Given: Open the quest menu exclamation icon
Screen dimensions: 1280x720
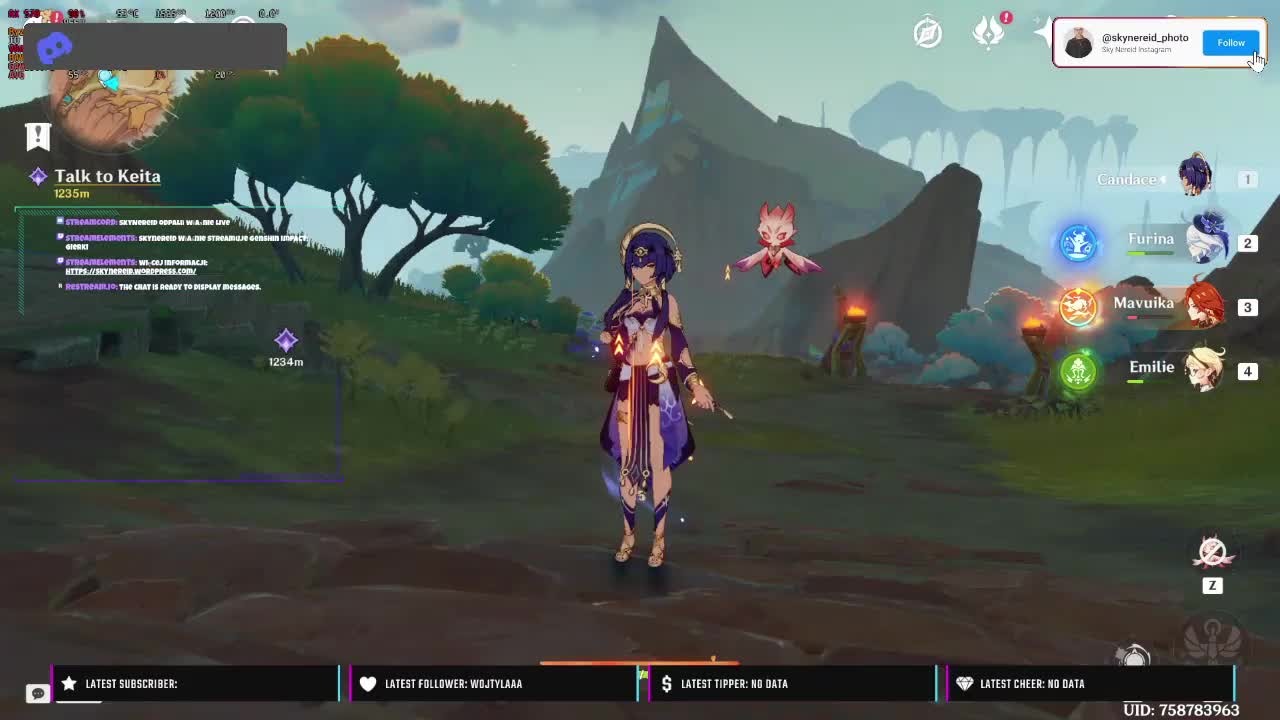Looking at the screenshot, I should (38, 136).
